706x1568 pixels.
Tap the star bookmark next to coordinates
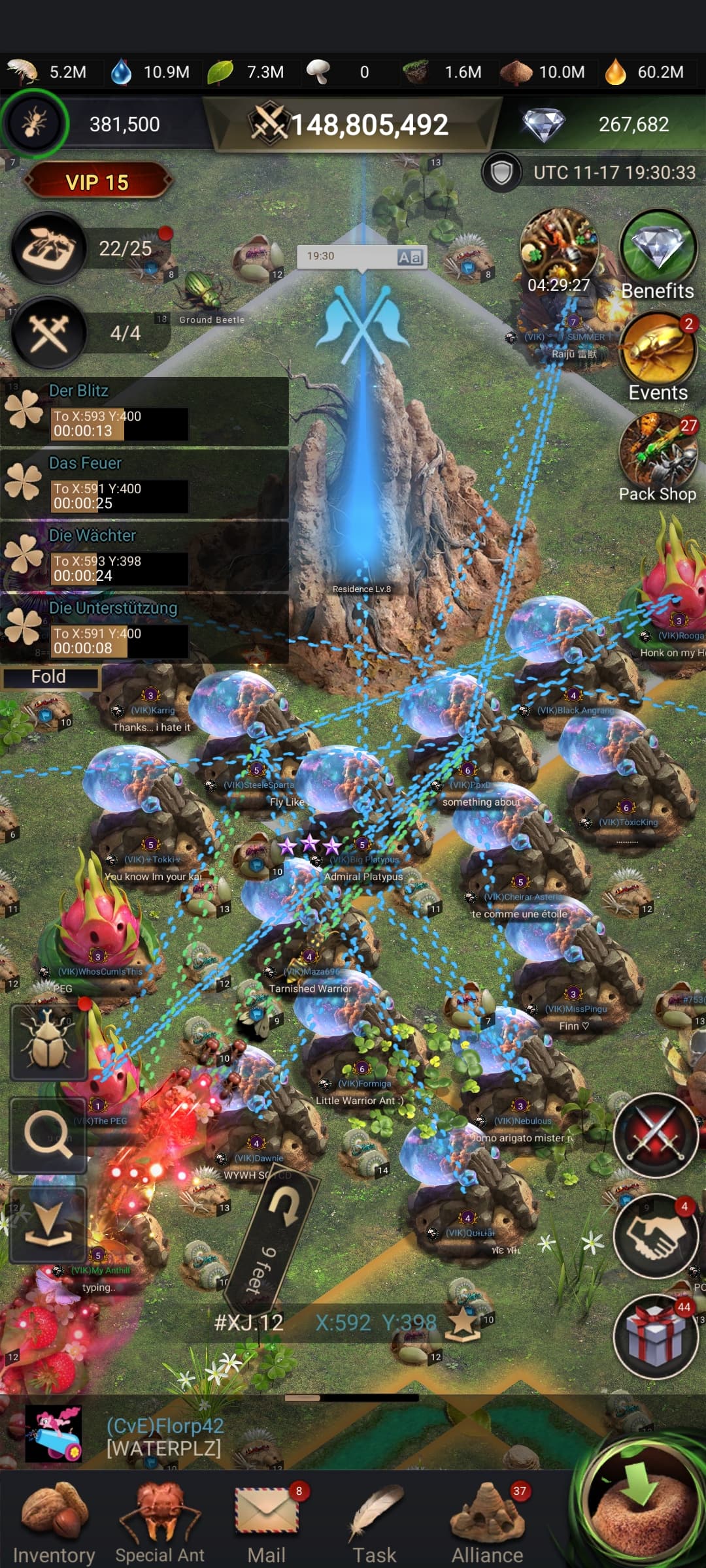click(463, 1324)
